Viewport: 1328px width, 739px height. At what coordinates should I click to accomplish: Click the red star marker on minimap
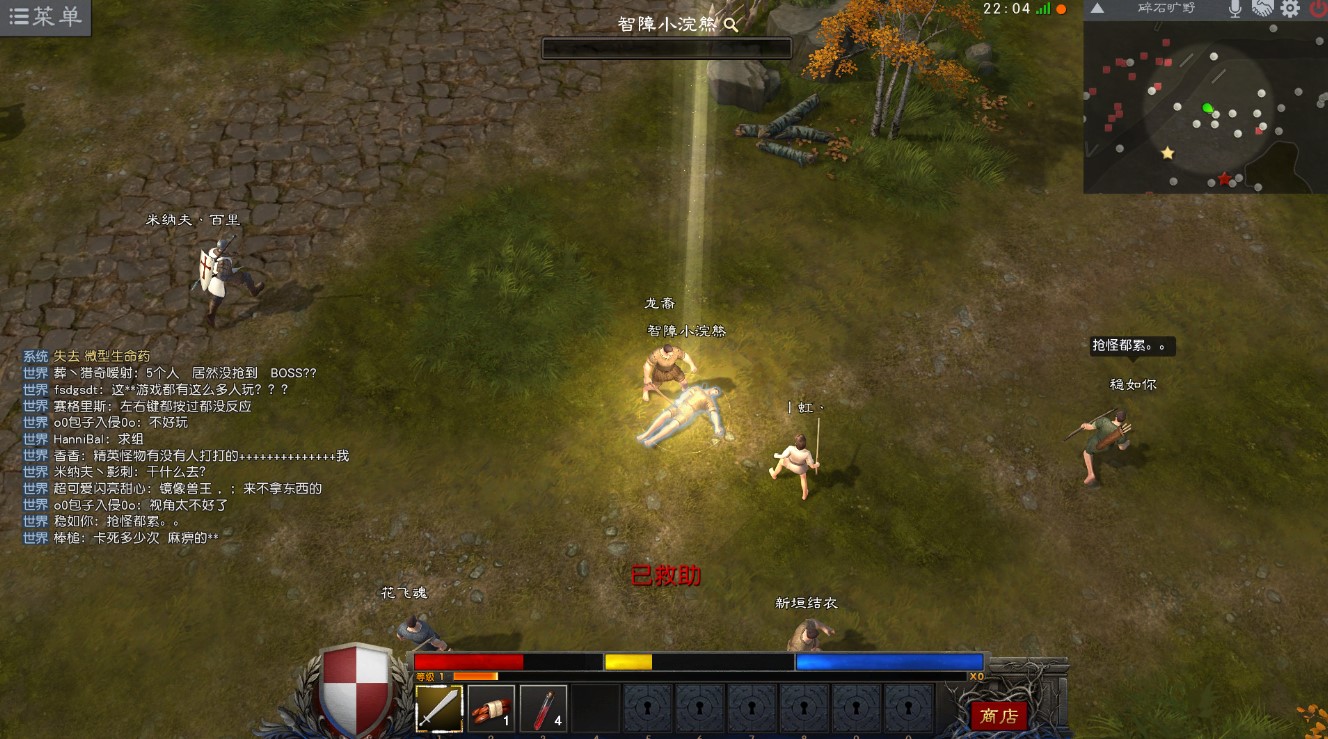[x=1224, y=179]
